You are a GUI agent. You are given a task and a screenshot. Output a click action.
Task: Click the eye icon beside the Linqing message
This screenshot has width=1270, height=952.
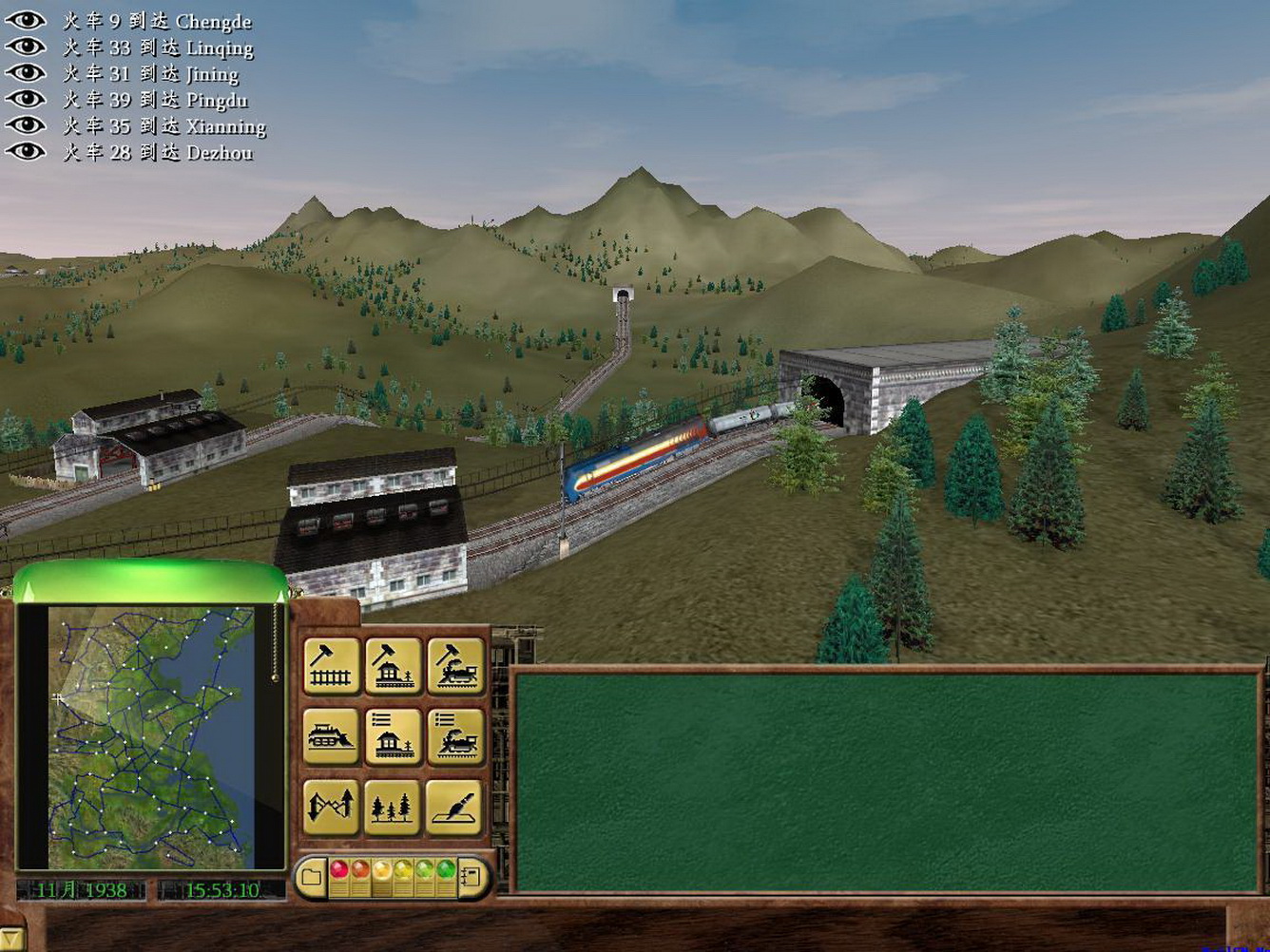tap(26, 47)
